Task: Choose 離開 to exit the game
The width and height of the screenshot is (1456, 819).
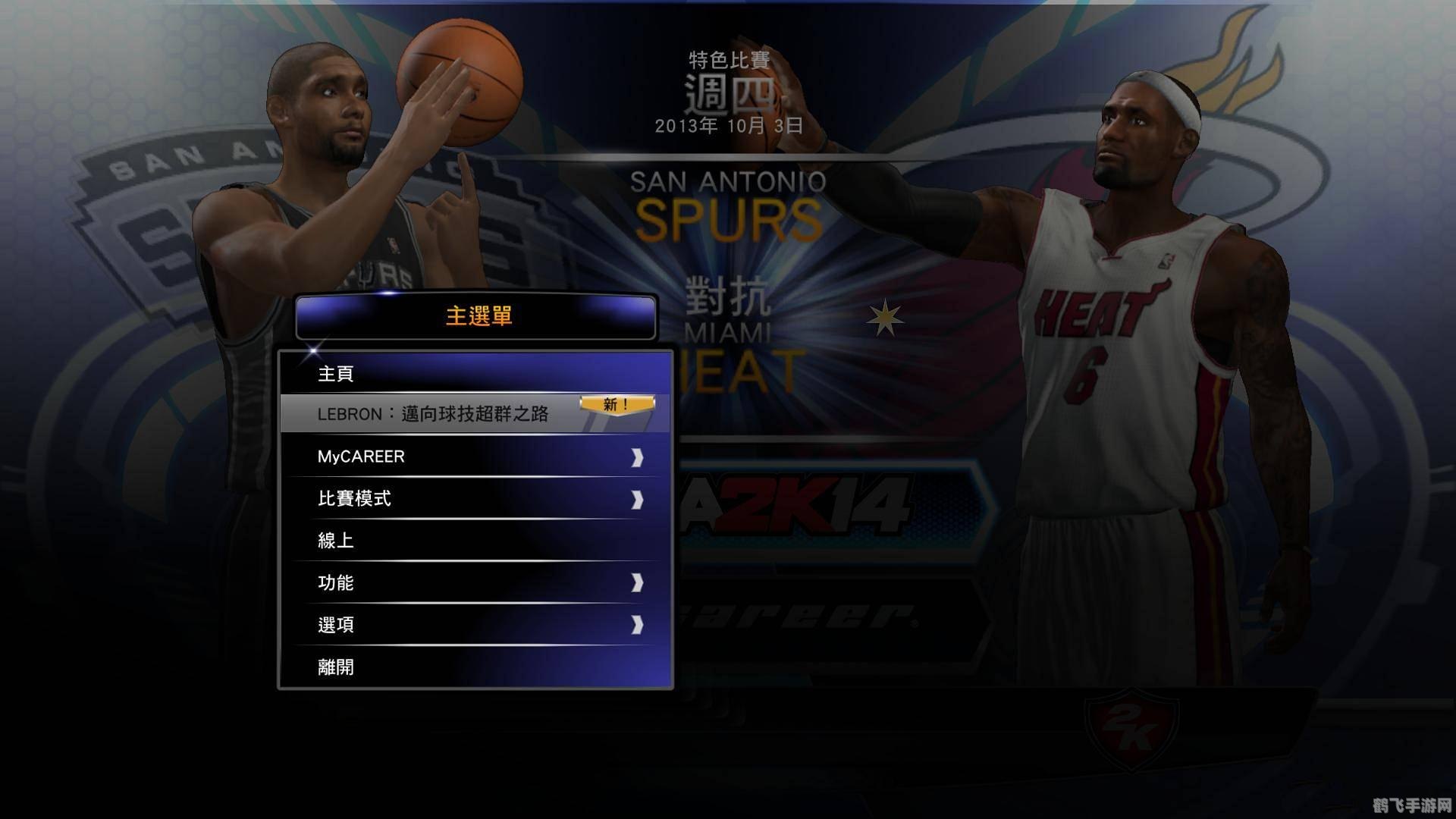Action: (334, 667)
